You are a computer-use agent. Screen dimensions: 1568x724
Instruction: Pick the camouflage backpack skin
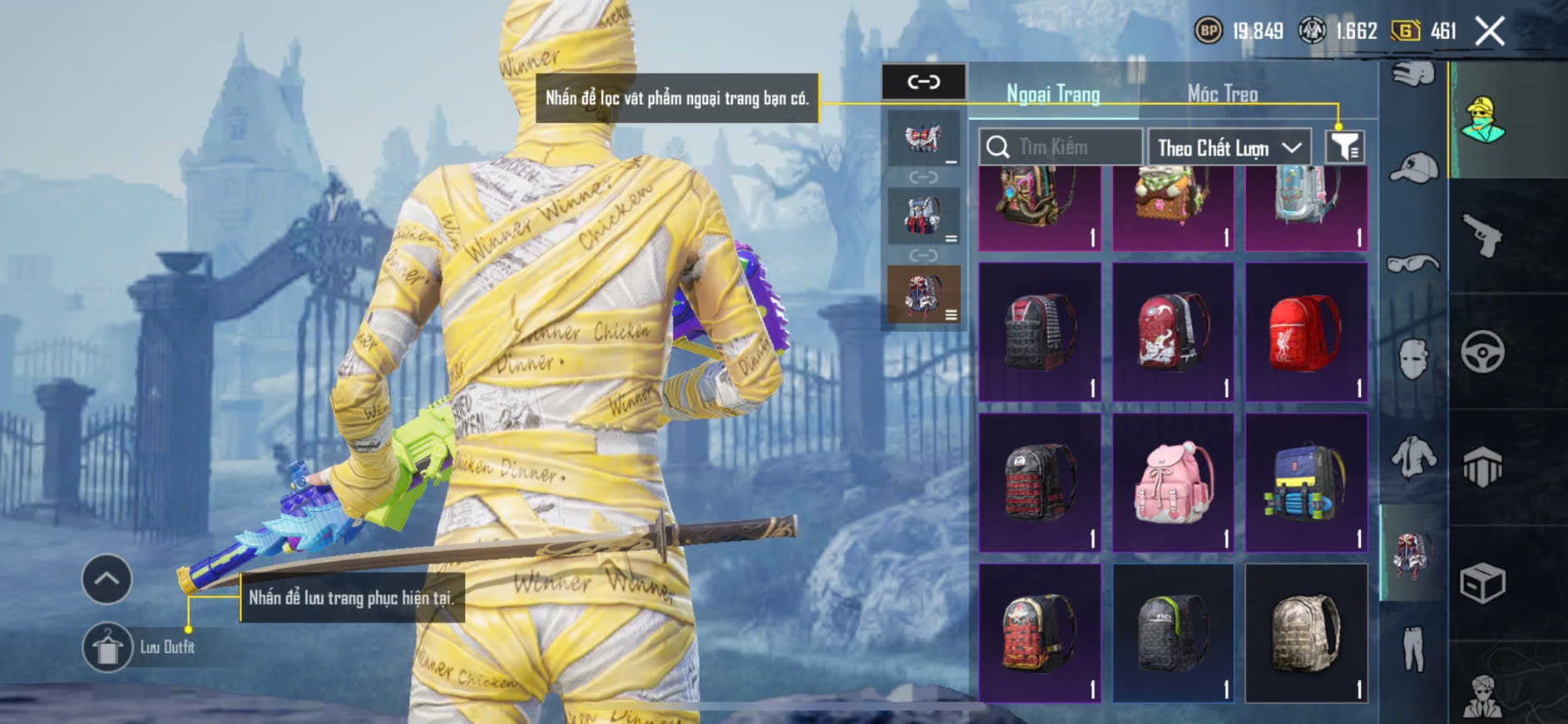pyautogui.click(x=1306, y=632)
